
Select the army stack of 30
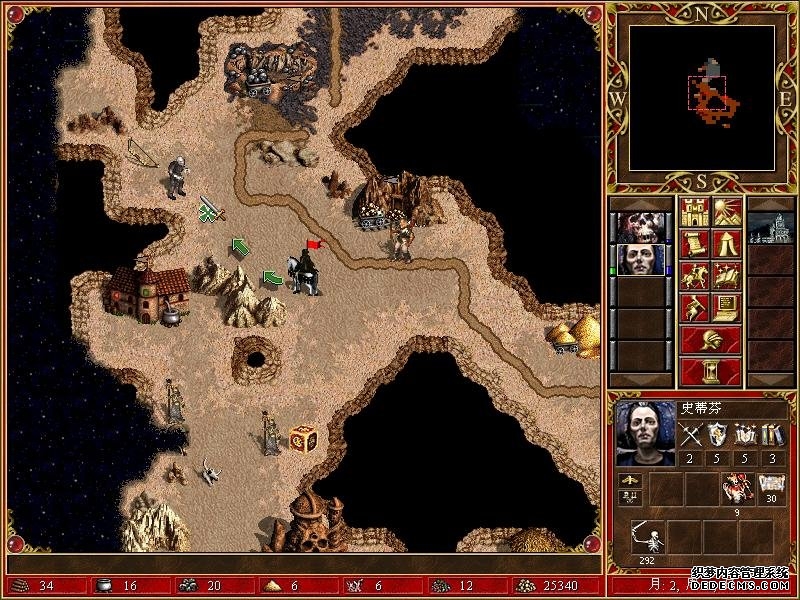click(x=769, y=488)
